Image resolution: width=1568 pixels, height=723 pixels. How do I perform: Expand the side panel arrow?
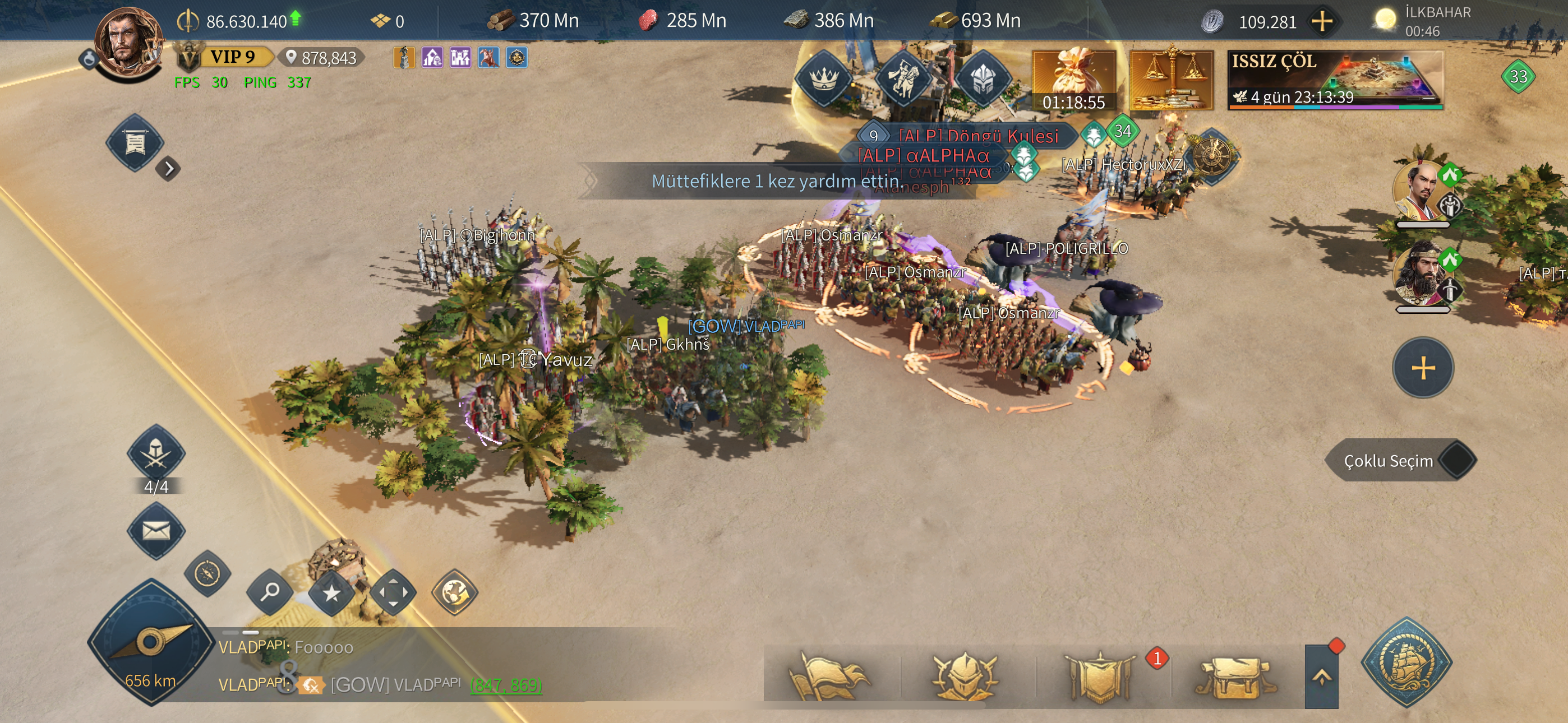click(169, 168)
